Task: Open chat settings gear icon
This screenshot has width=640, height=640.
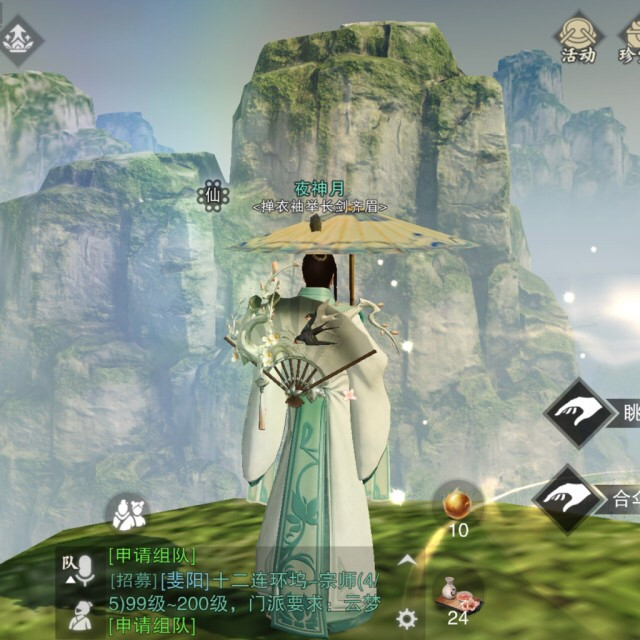Action: (406, 617)
